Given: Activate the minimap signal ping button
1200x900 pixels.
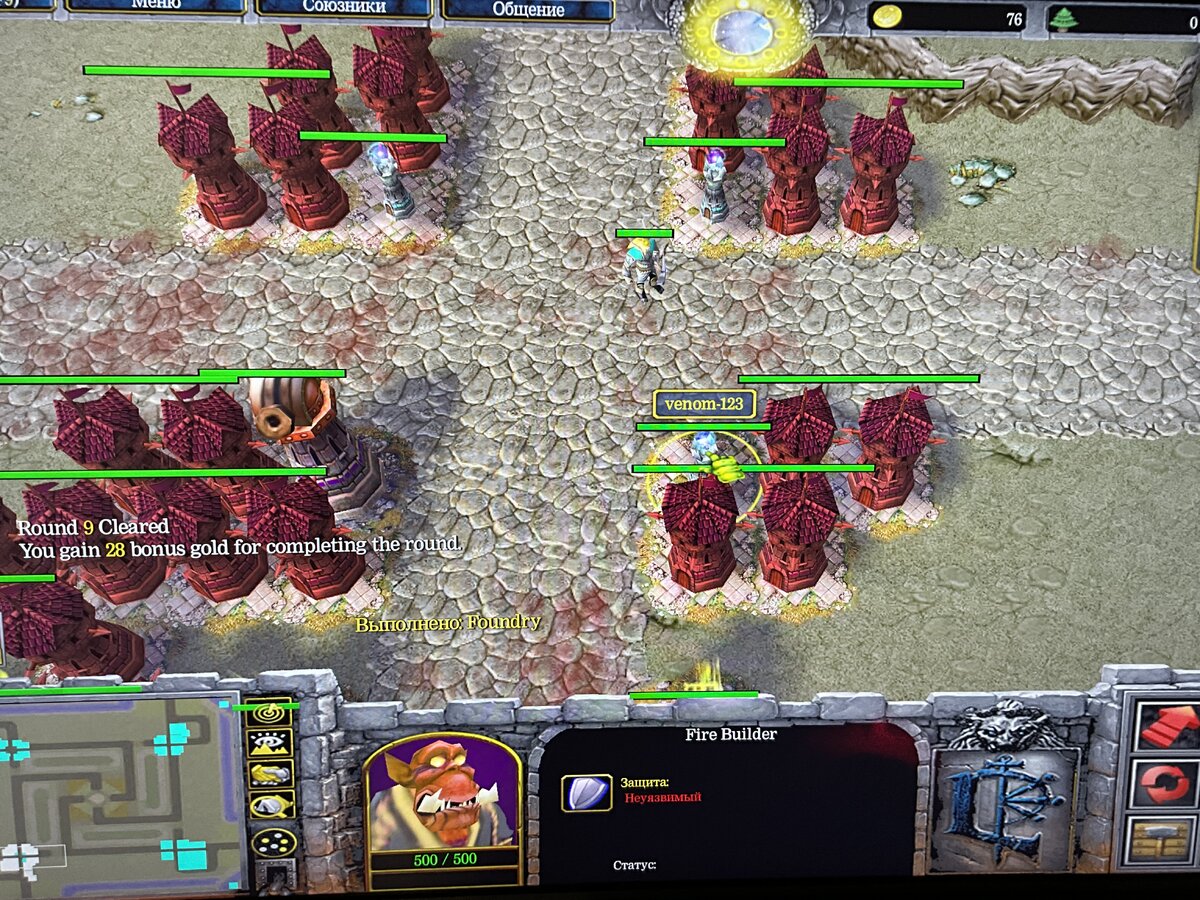Looking at the screenshot, I should point(271,713).
